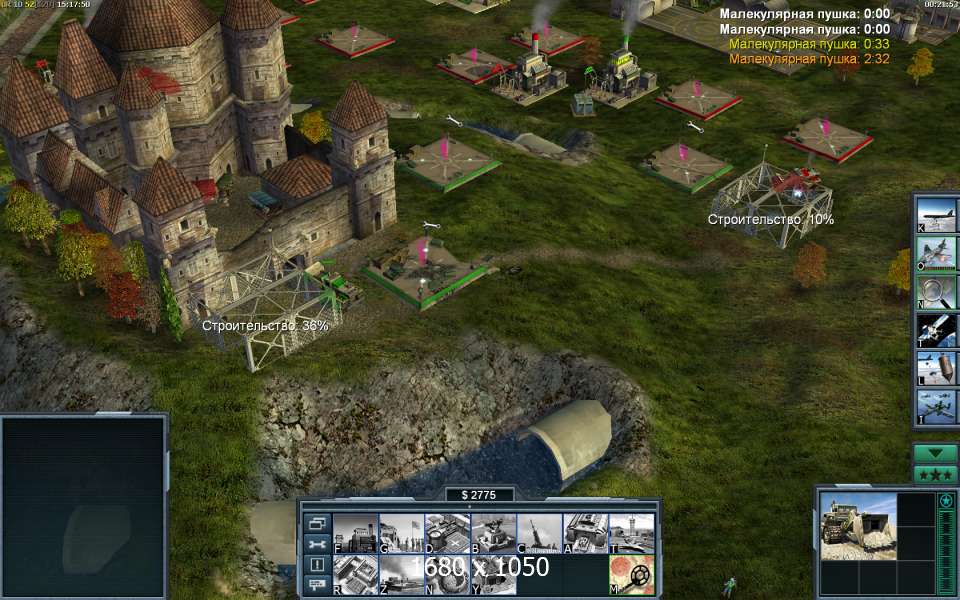
Task: Pick the missile launcher build icon marked C
Action: click(x=539, y=533)
